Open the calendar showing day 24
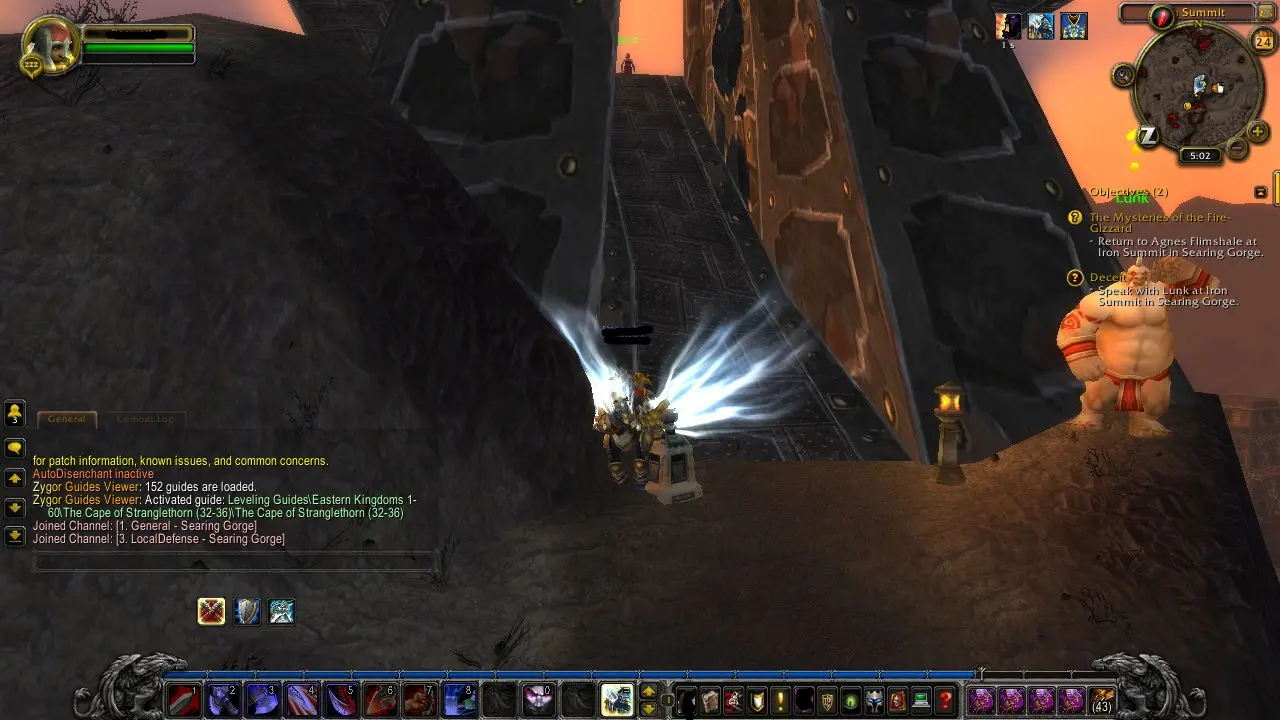1280x720 pixels. coord(1262,40)
